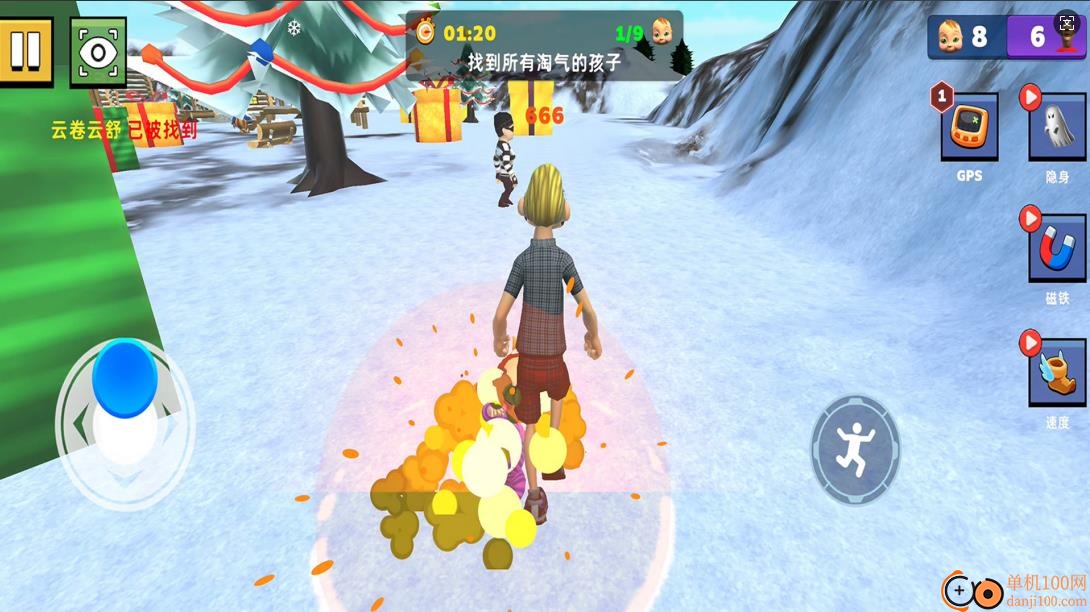Trigger the winged shoe speed boost
The width and height of the screenshot is (1090, 612).
pyautogui.click(x=1057, y=372)
